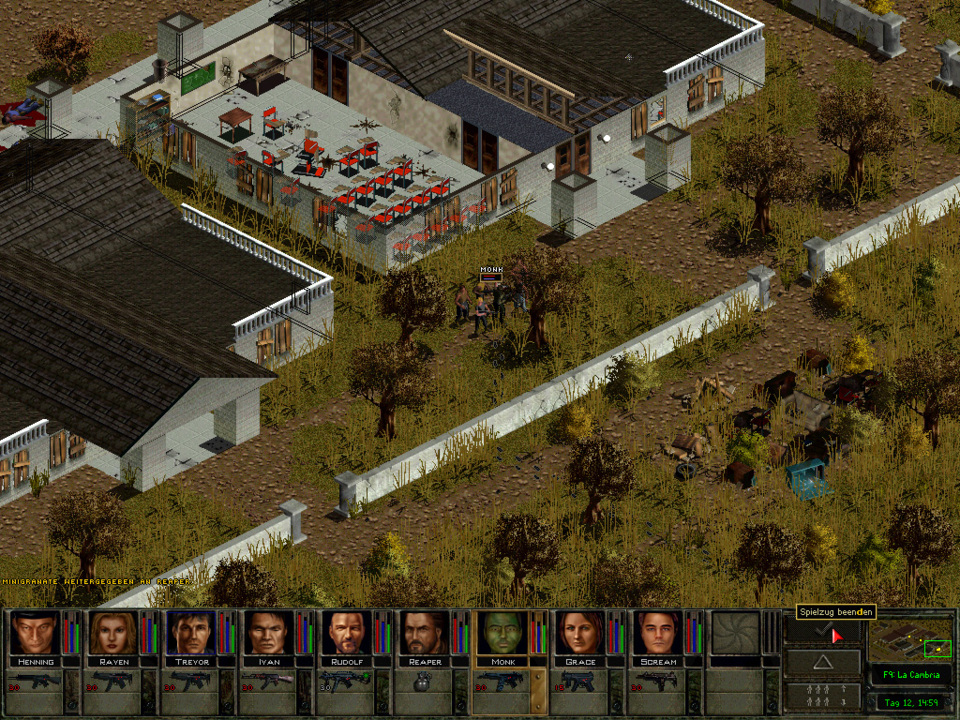Click the F9: La Cambria sector label

point(910,676)
